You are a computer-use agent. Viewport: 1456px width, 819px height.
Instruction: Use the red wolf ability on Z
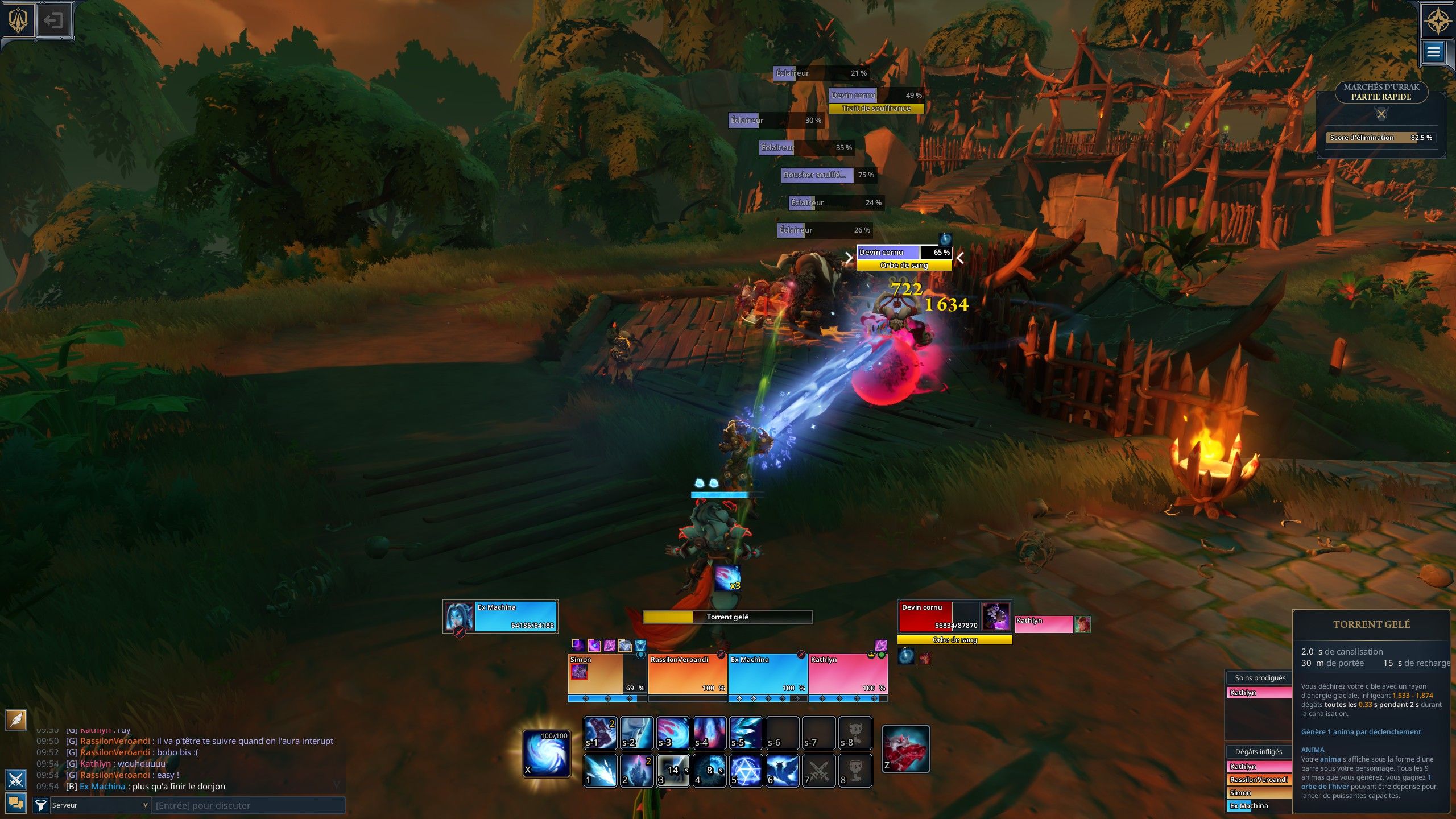[905, 749]
